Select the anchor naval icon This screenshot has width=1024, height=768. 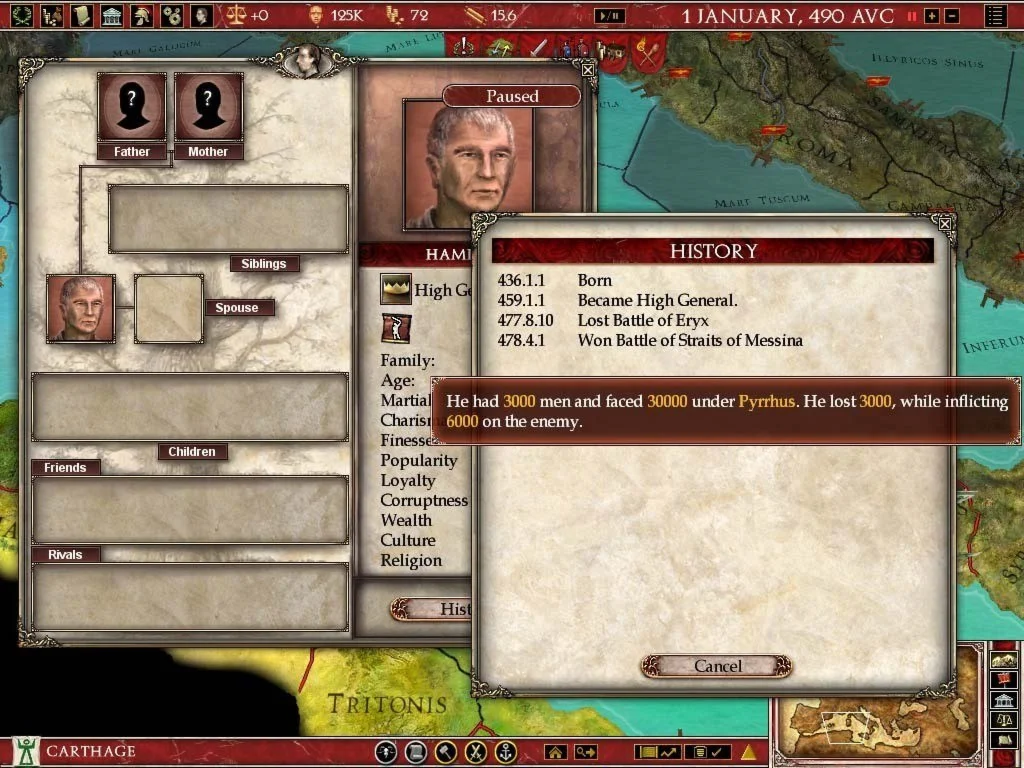[x=507, y=752]
